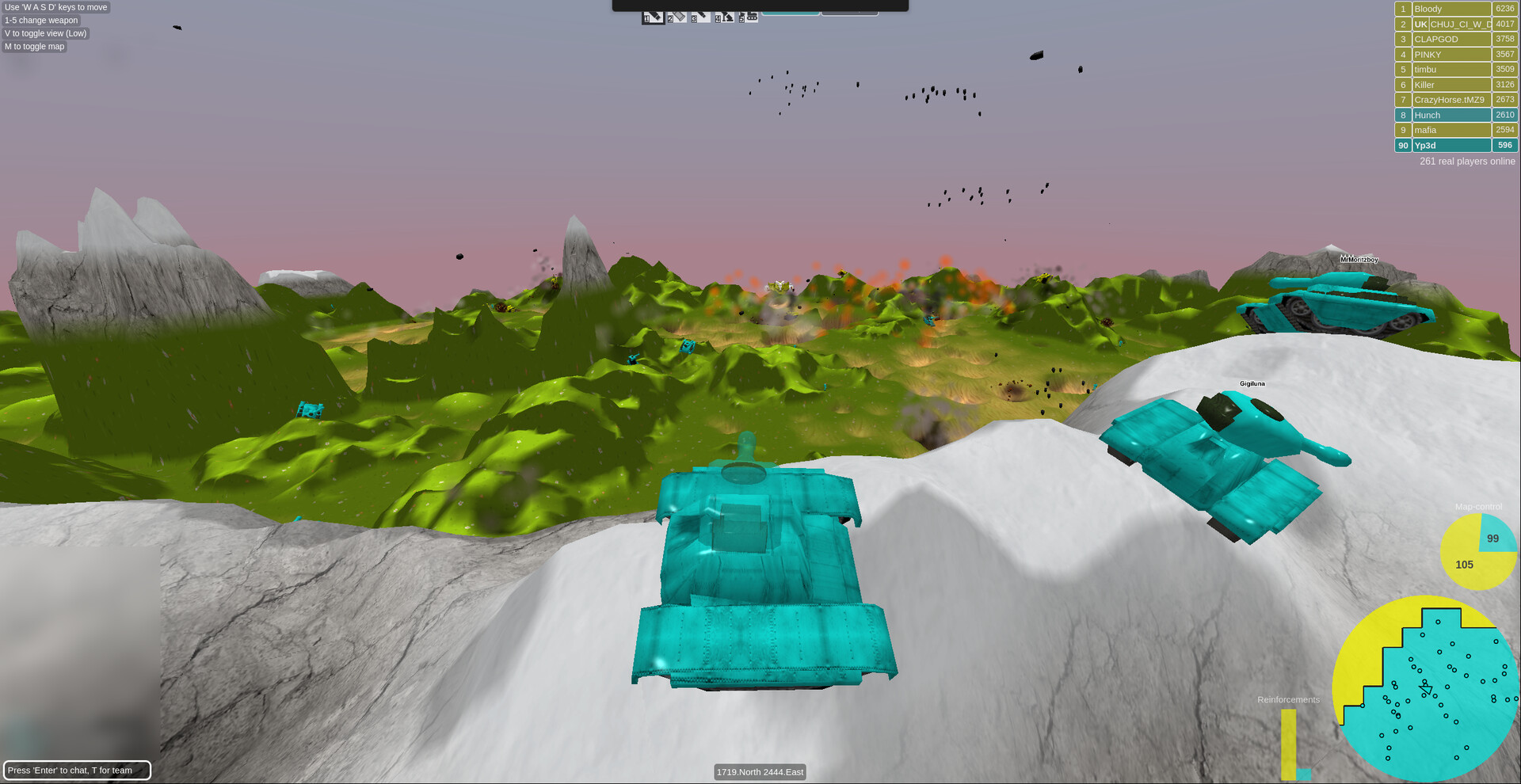Click '261 real players online' text
1521x784 pixels.
[x=1466, y=161]
